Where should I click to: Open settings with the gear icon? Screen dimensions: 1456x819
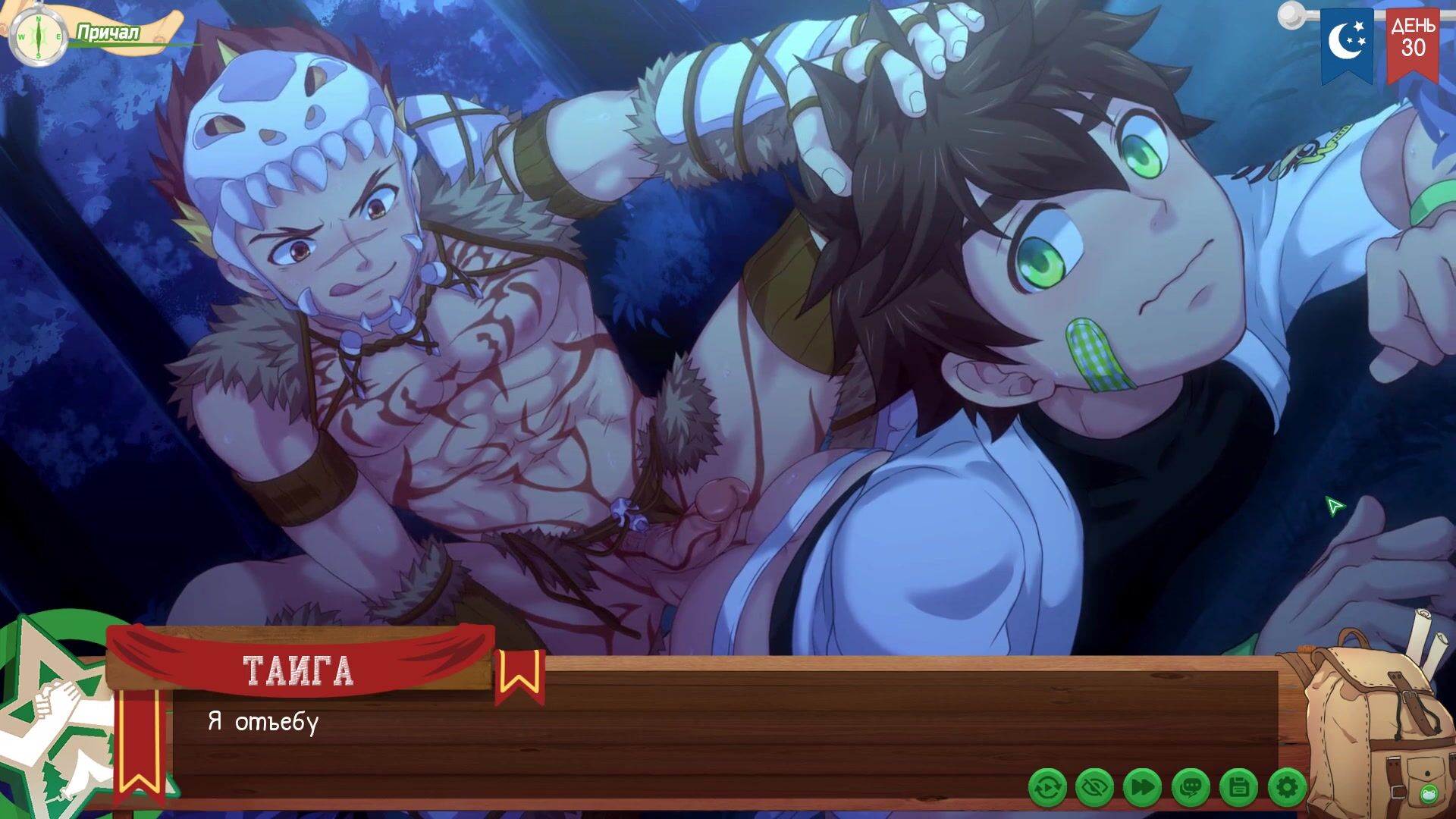pos(1287,789)
